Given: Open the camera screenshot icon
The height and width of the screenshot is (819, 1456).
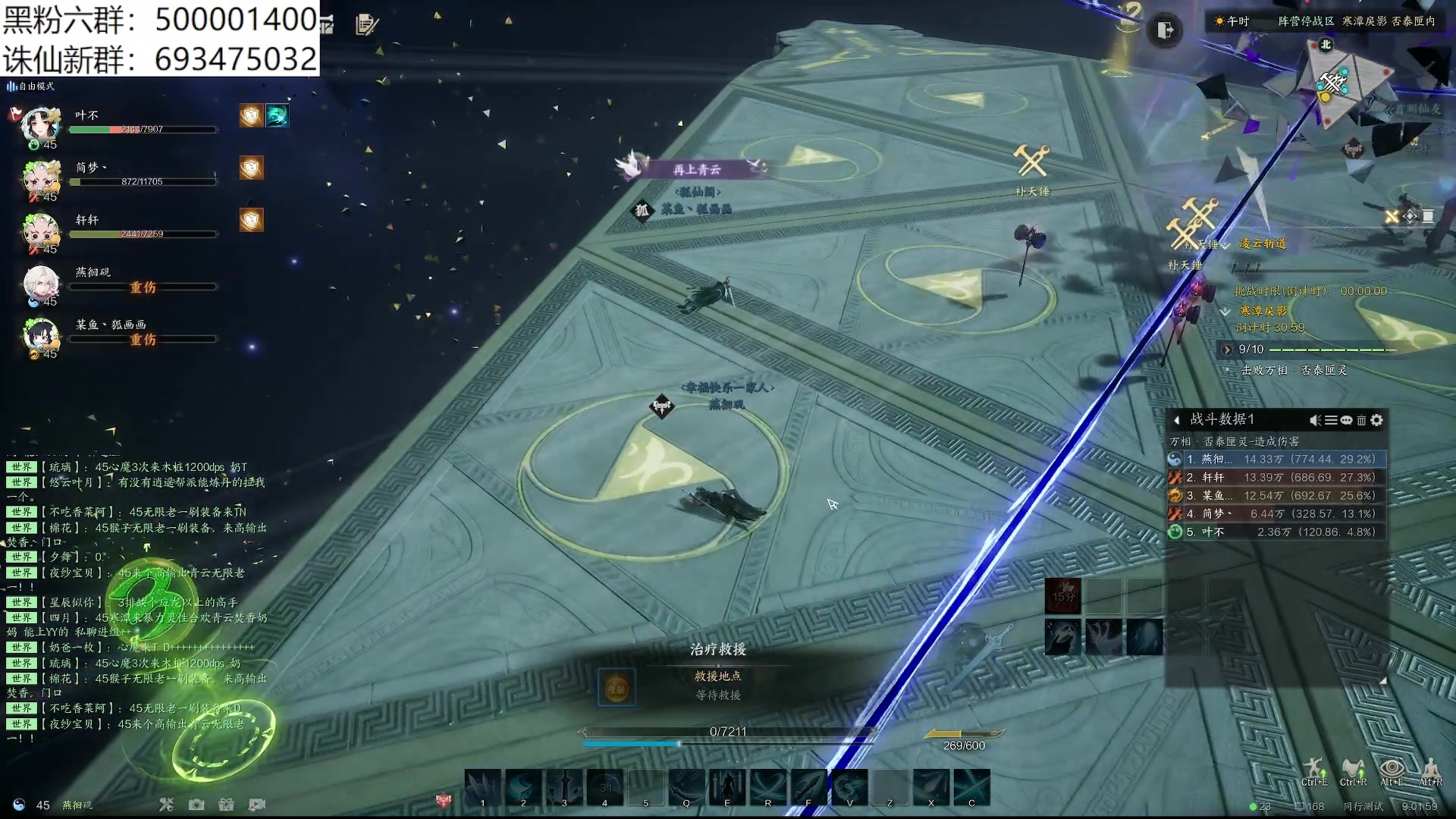Looking at the screenshot, I should pos(196,805).
